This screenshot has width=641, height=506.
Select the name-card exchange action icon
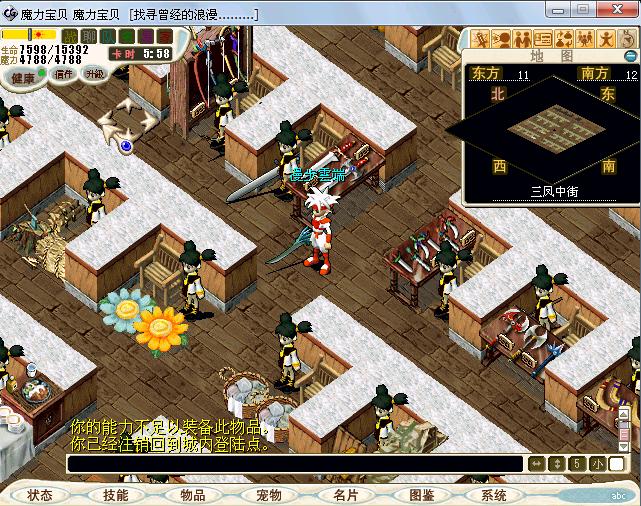click(542, 39)
